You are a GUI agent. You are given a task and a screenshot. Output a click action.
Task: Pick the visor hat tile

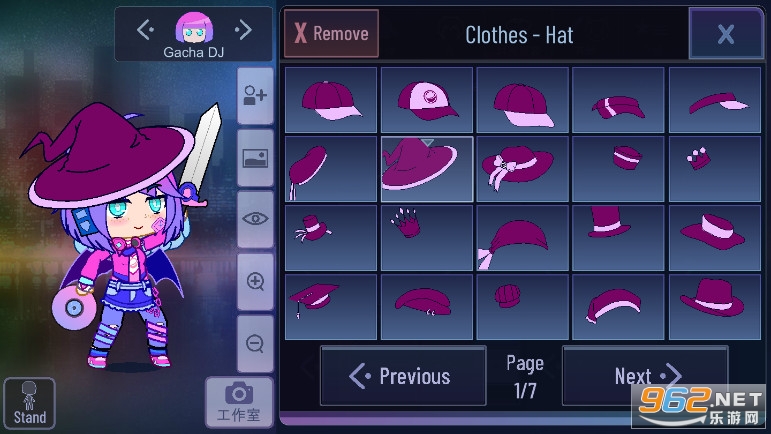pos(715,100)
